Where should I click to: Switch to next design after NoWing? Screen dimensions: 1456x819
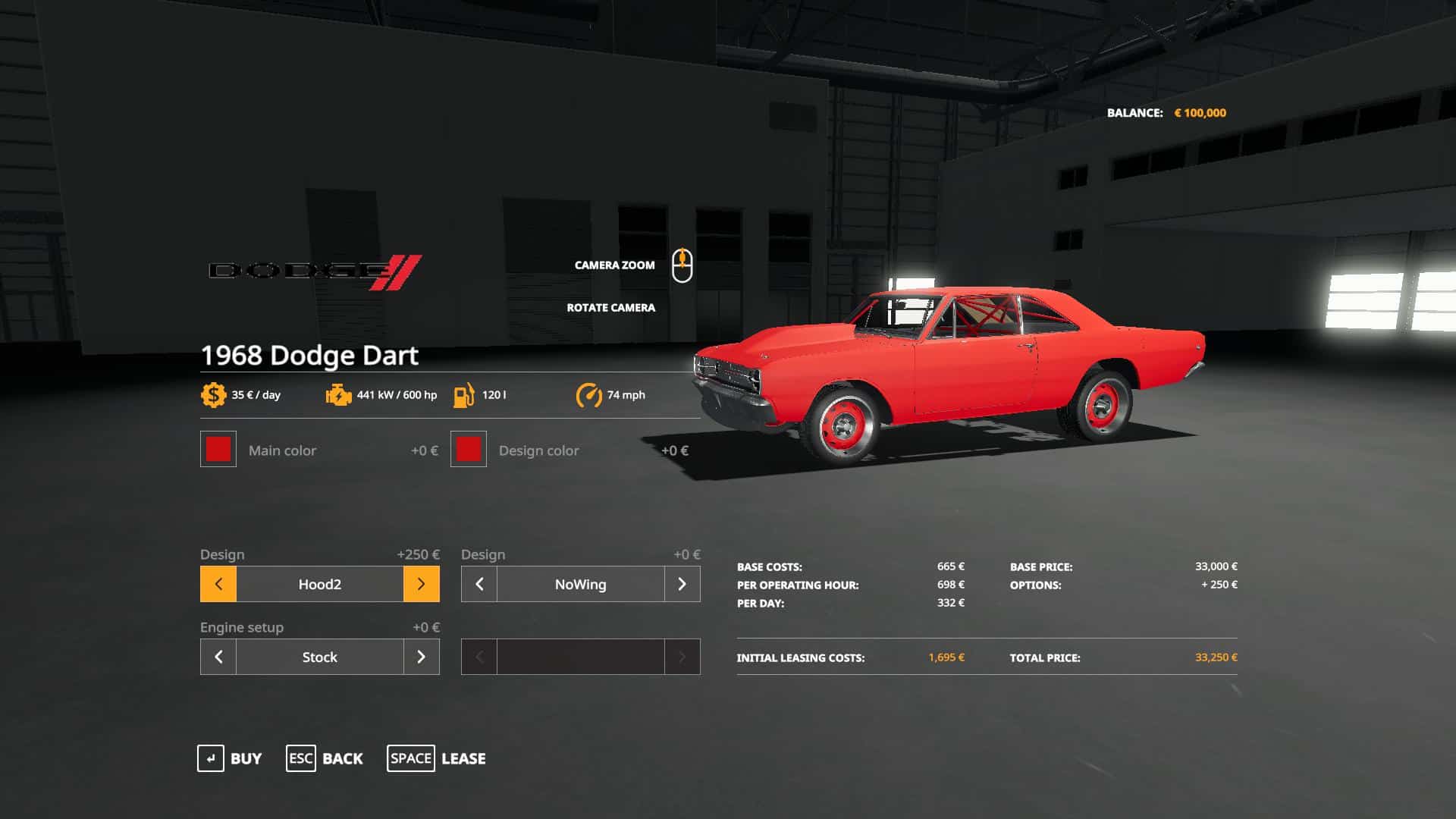[x=682, y=584]
